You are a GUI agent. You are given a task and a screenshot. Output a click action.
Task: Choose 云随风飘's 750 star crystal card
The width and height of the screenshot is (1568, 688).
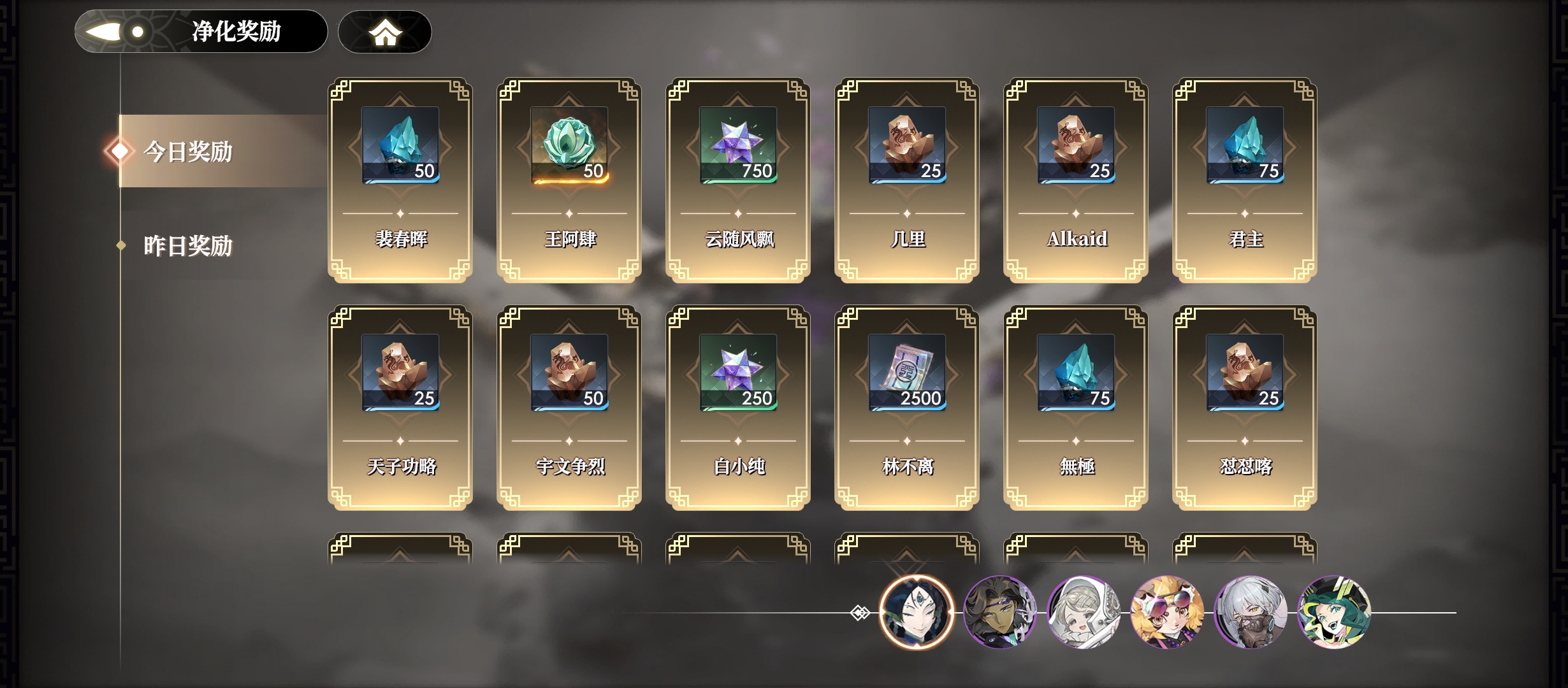click(738, 180)
